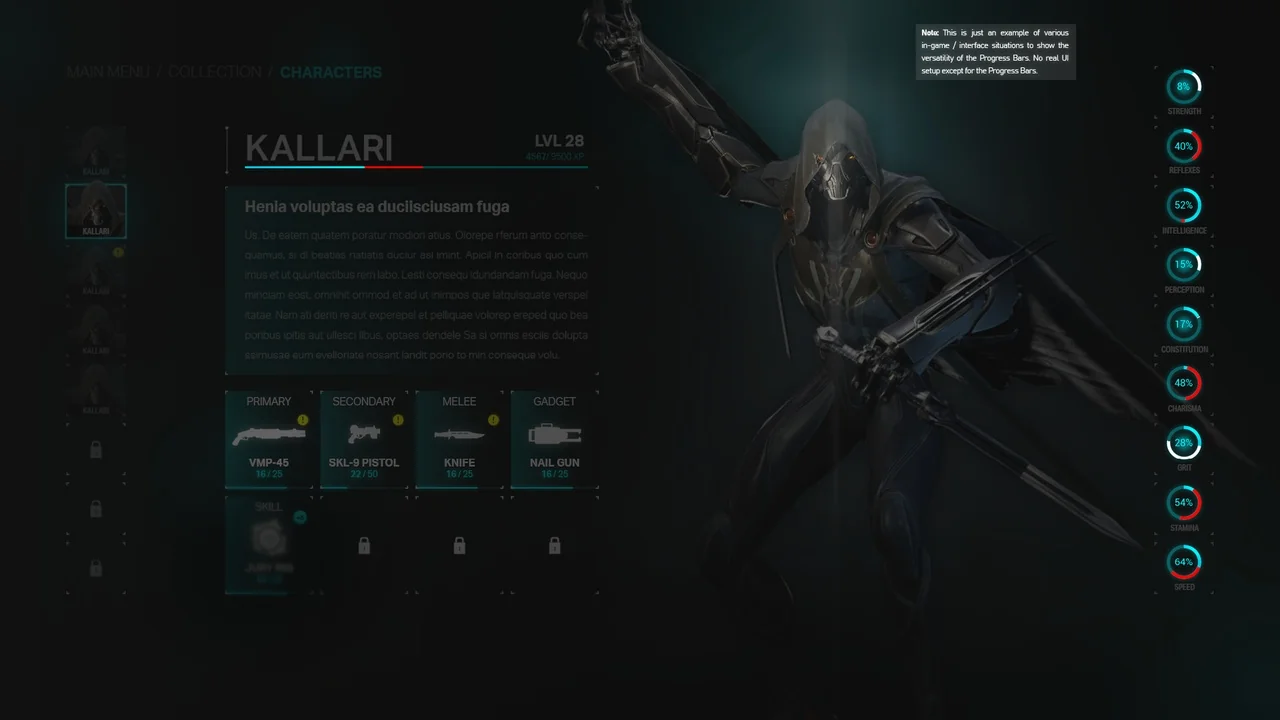This screenshot has width=1280, height=720.
Task: Go back to Main Menu breadcrumb
Action: pyautogui.click(x=107, y=72)
